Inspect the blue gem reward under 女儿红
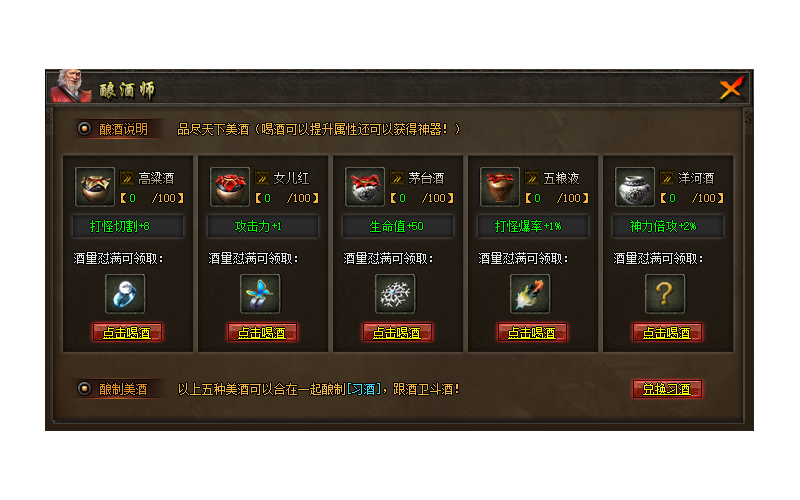This screenshot has width=800, height=500. 261,293
